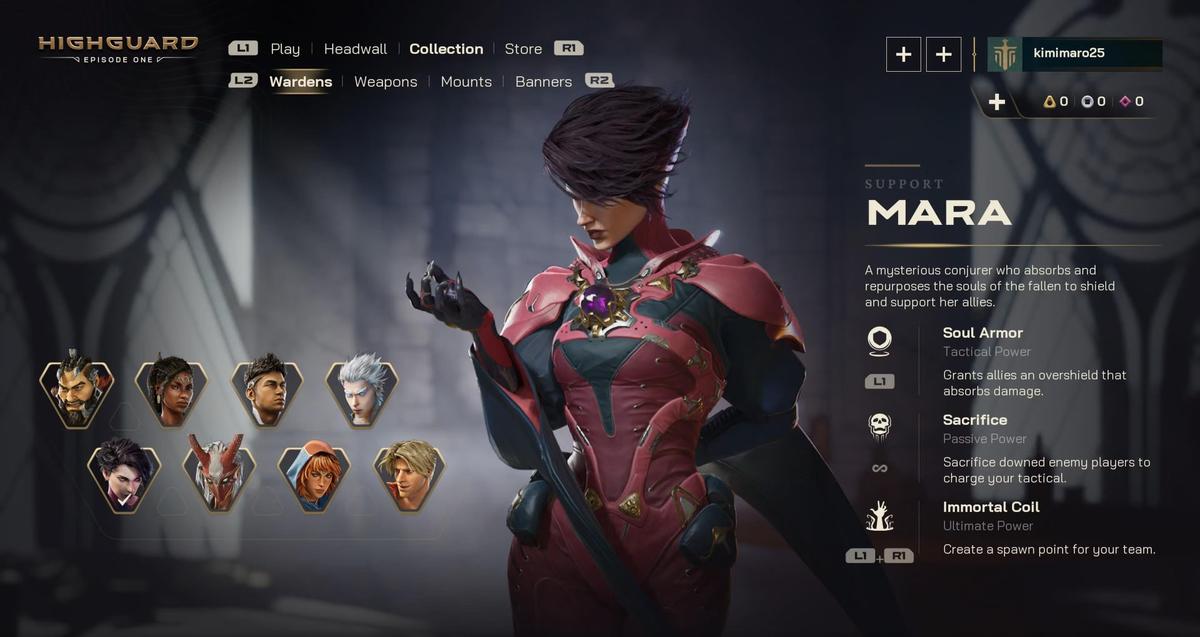Select the blond-haired man warden portrait
This screenshot has width=1200, height=637.
click(x=409, y=476)
